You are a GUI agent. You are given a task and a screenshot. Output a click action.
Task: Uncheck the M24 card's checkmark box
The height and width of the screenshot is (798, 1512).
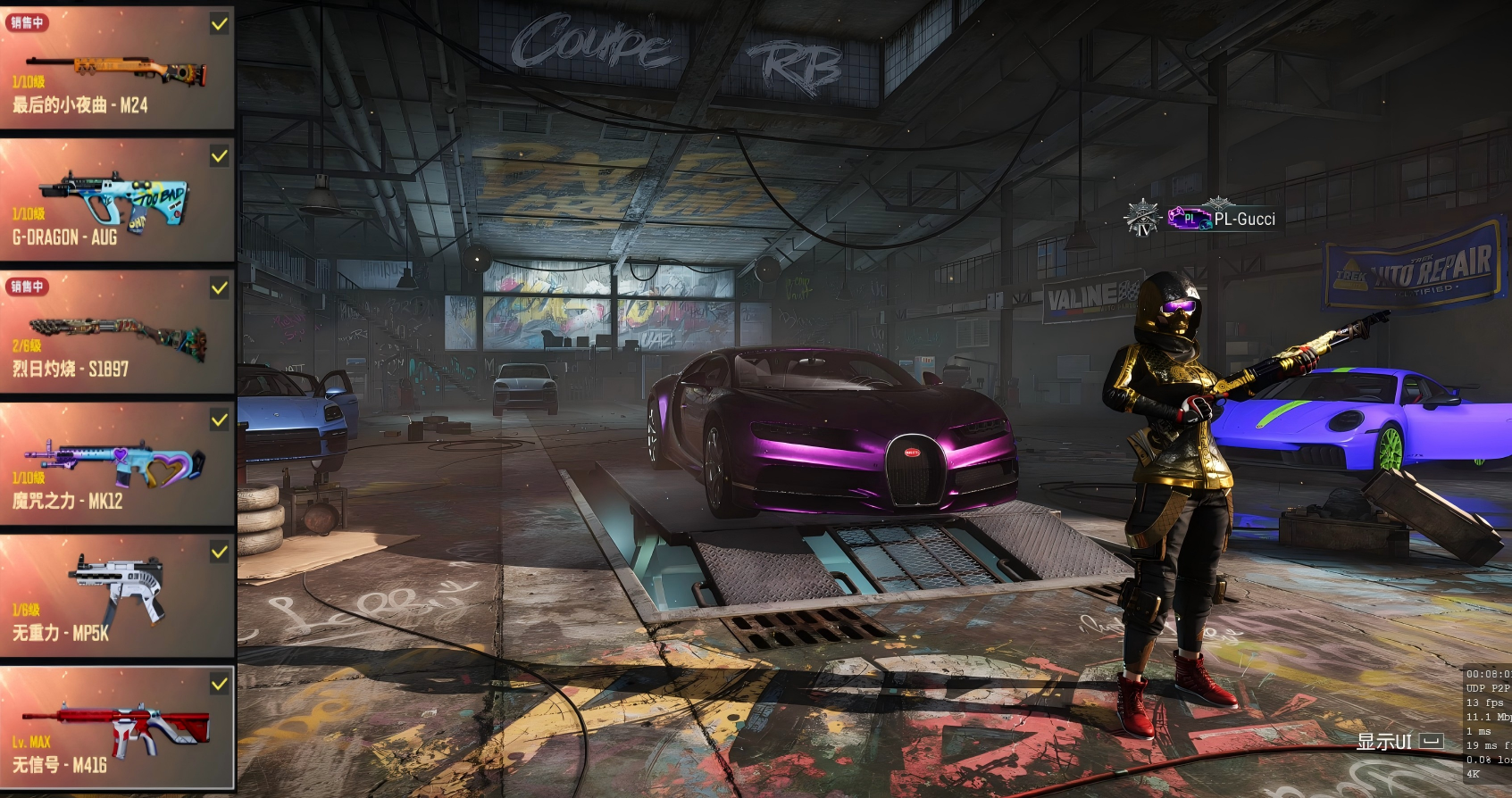pos(219,24)
